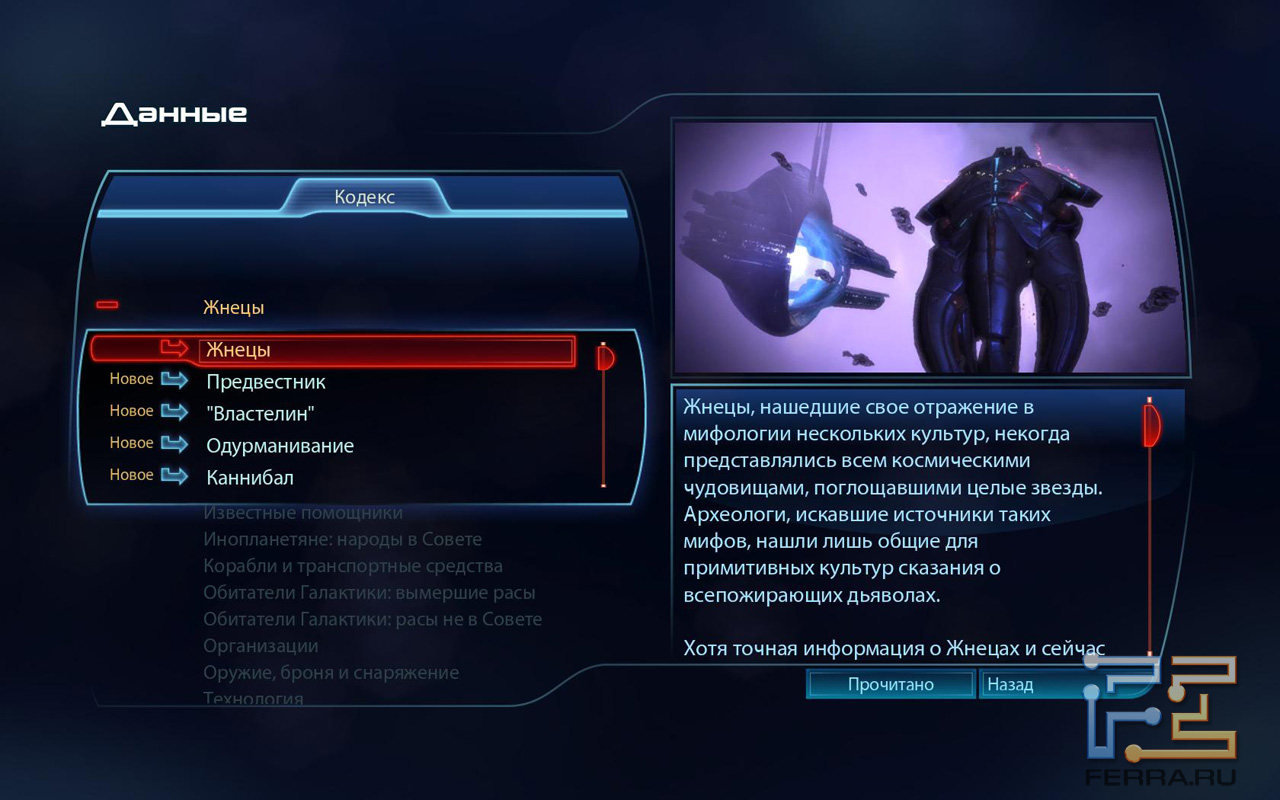This screenshot has width=1280, height=800.
Task: Select the Организации category
Action: coord(260,646)
